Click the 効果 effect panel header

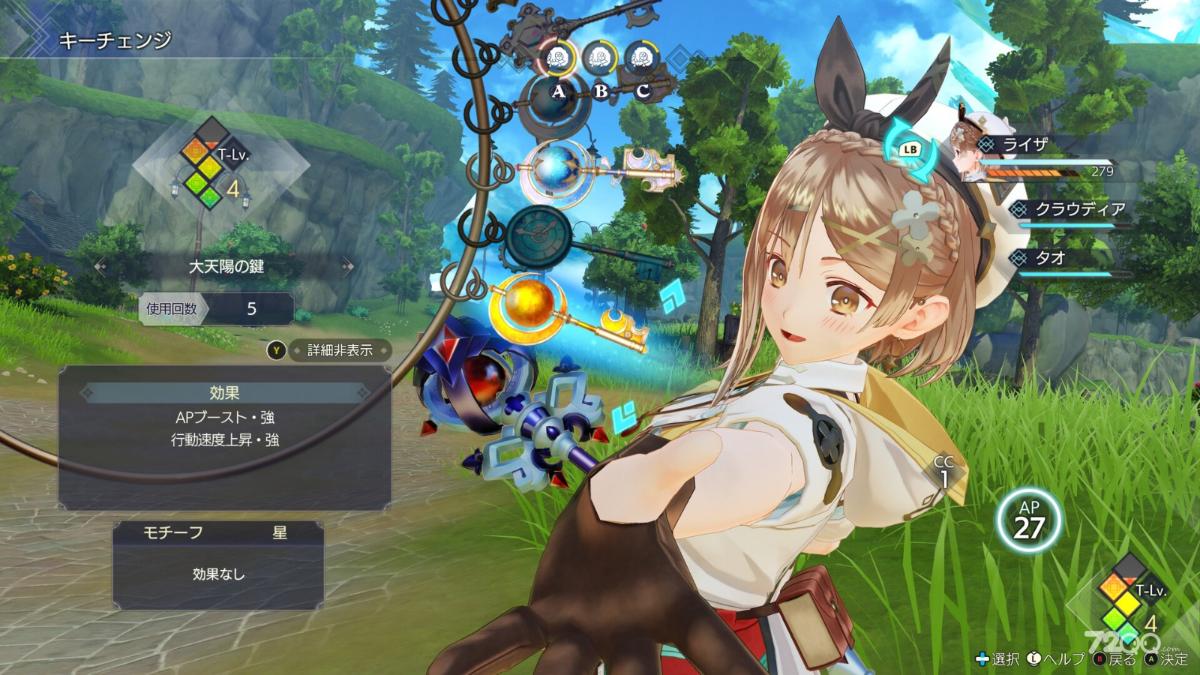coord(225,393)
